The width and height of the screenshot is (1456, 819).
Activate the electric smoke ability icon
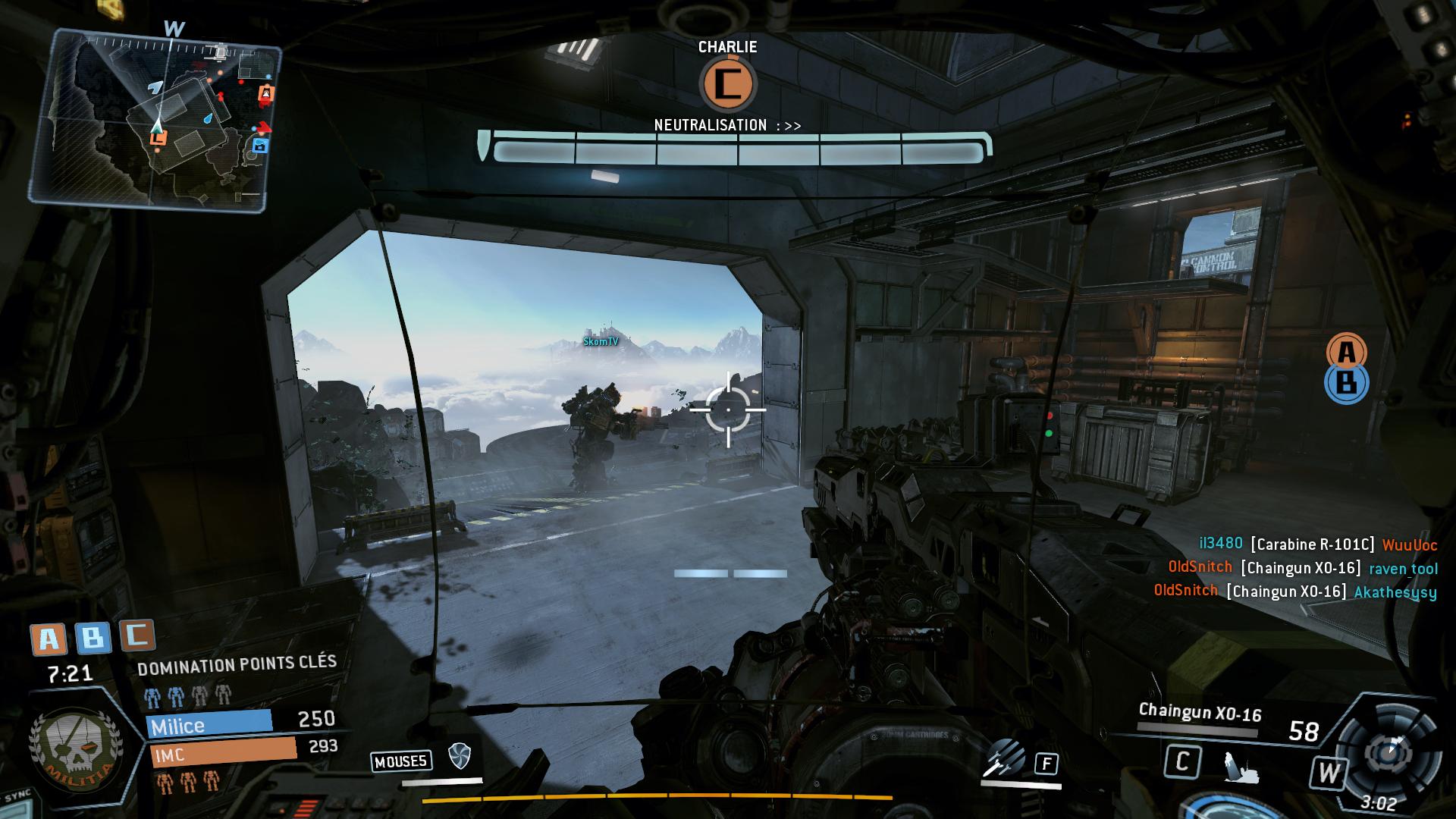coord(1239,767)
